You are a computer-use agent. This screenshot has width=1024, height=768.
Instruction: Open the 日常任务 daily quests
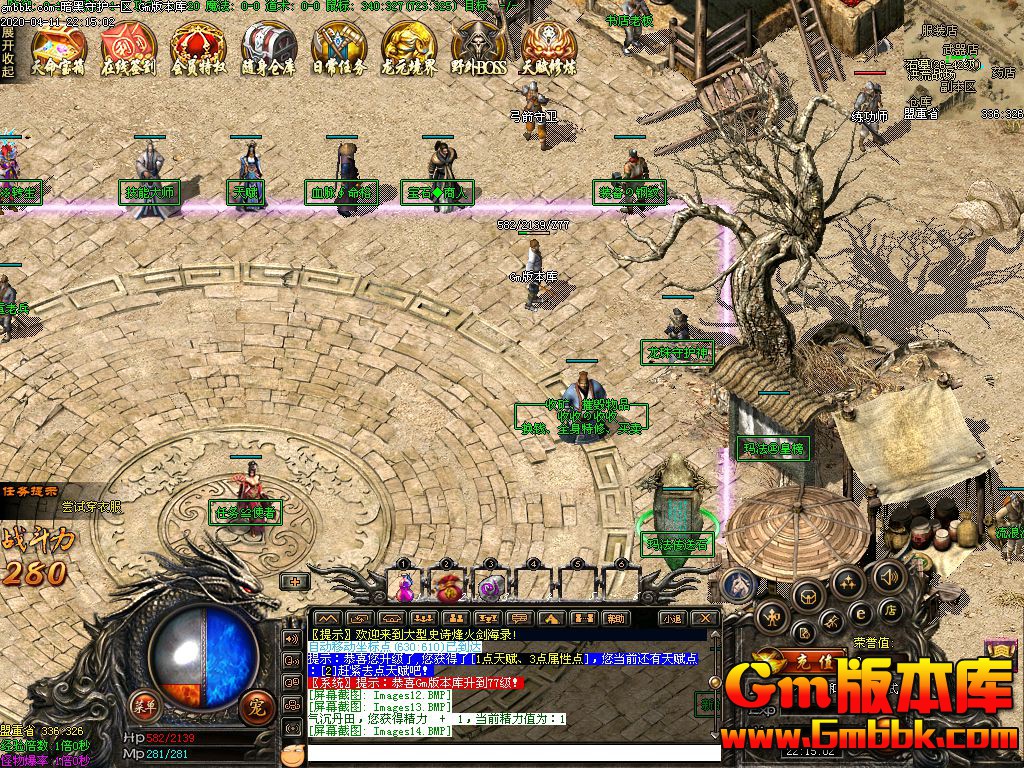[339, 48]
